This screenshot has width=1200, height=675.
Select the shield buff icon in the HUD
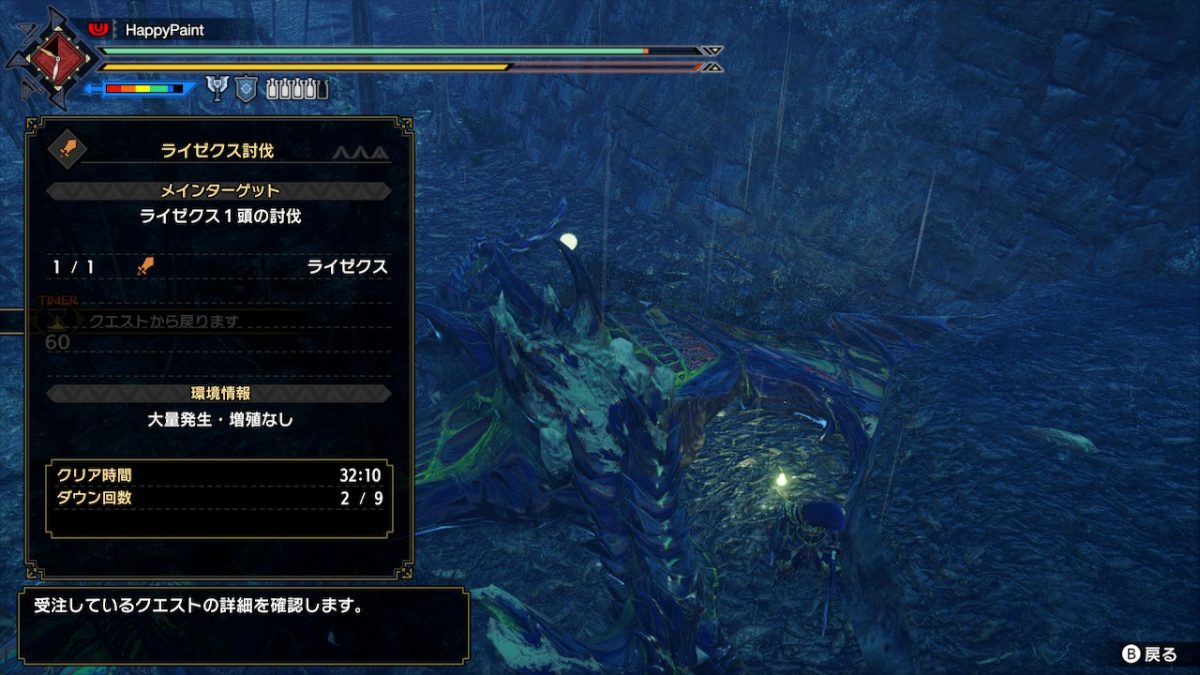click(x=246, y=89)
